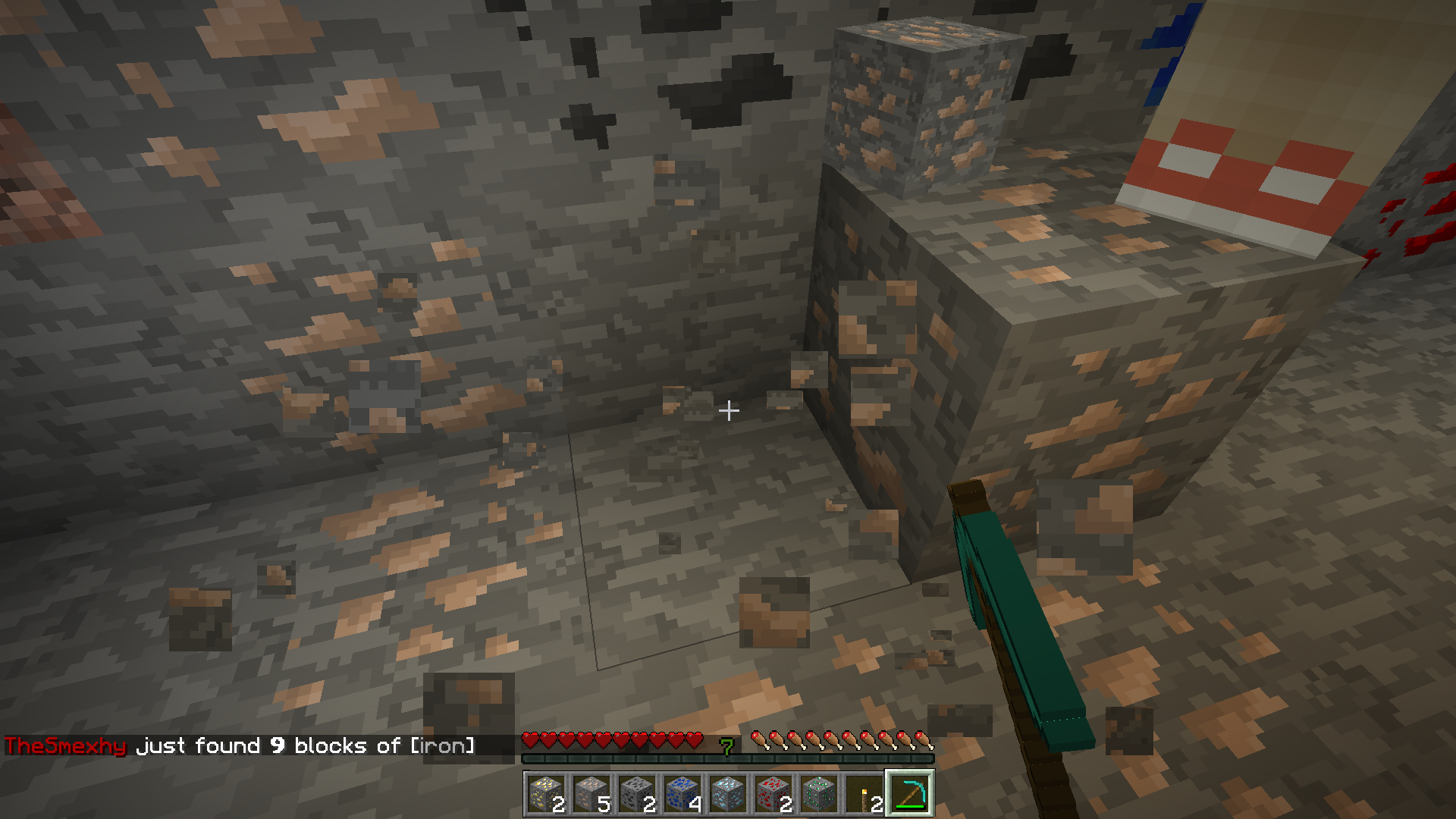Equip the torches from the hotbar

pos(864,794)
